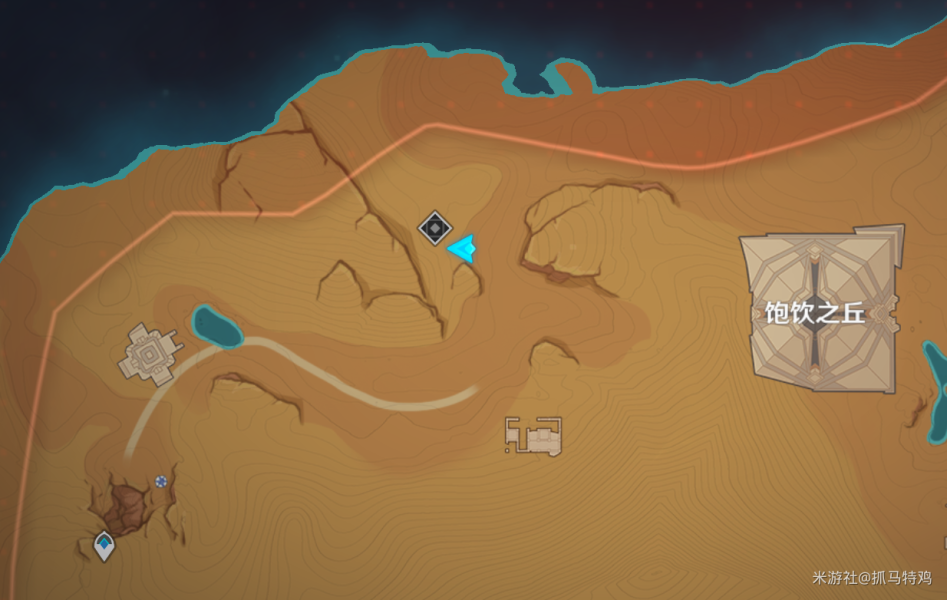Select the black diamond domain marker

434,228
